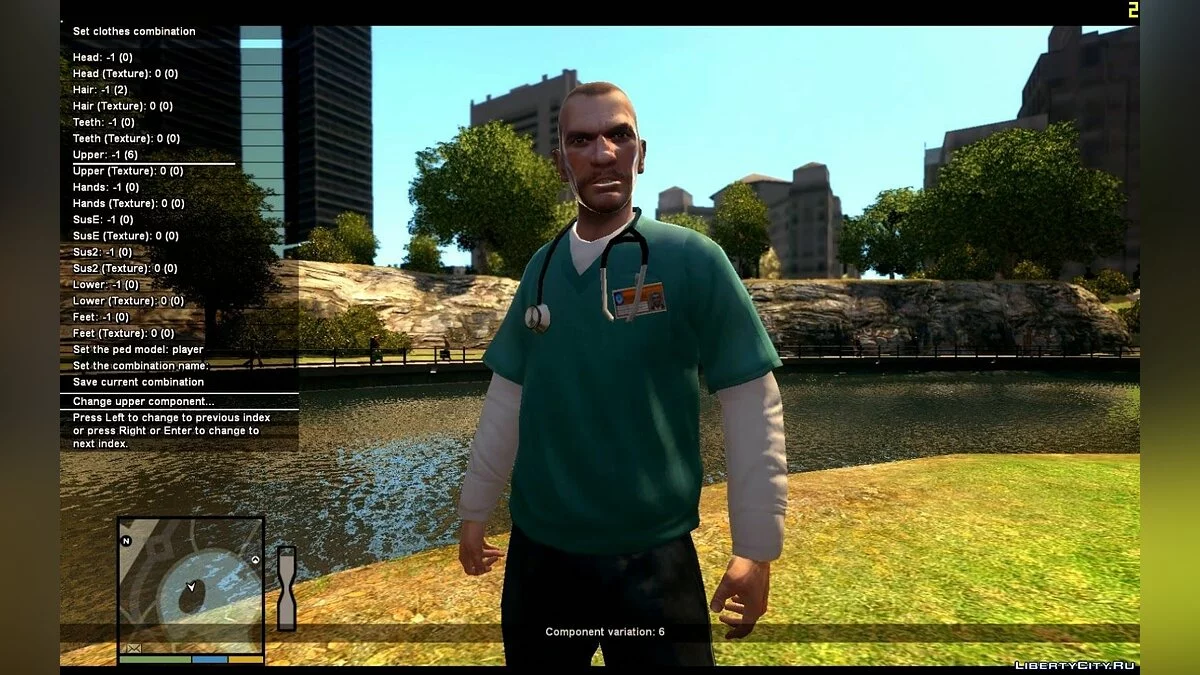Pick the Hands (Texture) entry
This screenshot has width=1200, height=675.
(x=128, y=203)
